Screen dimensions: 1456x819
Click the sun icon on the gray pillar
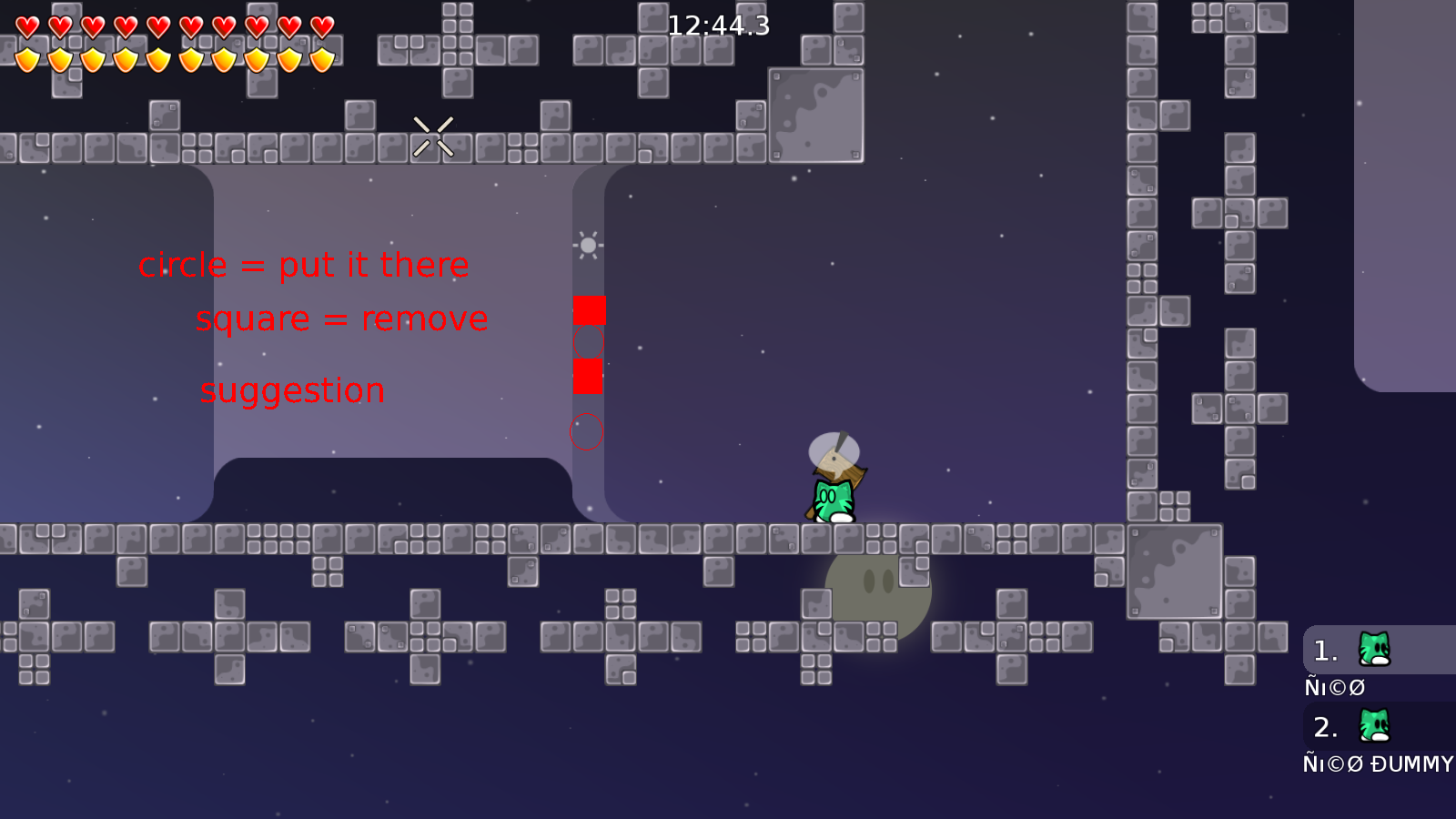click(588, 244)
